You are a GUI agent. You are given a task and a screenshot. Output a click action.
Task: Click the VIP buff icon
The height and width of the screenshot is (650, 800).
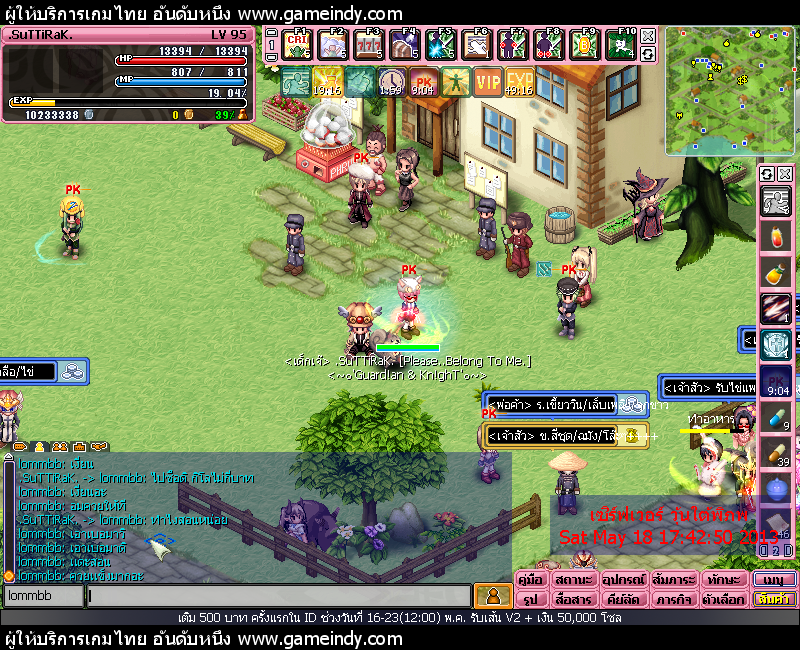pos(488,81)
